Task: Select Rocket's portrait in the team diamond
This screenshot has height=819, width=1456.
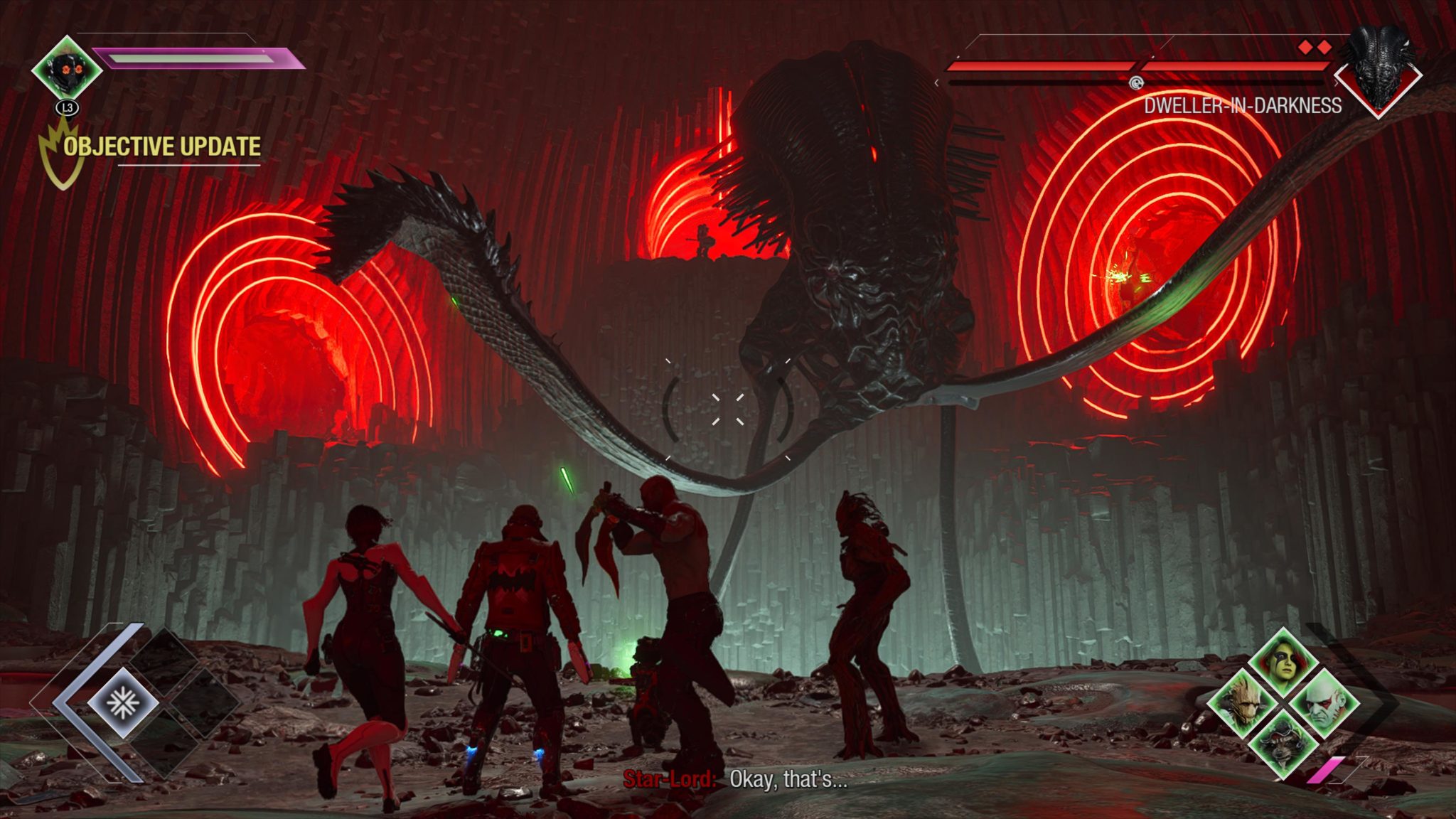Action: tap(1284, 742)
